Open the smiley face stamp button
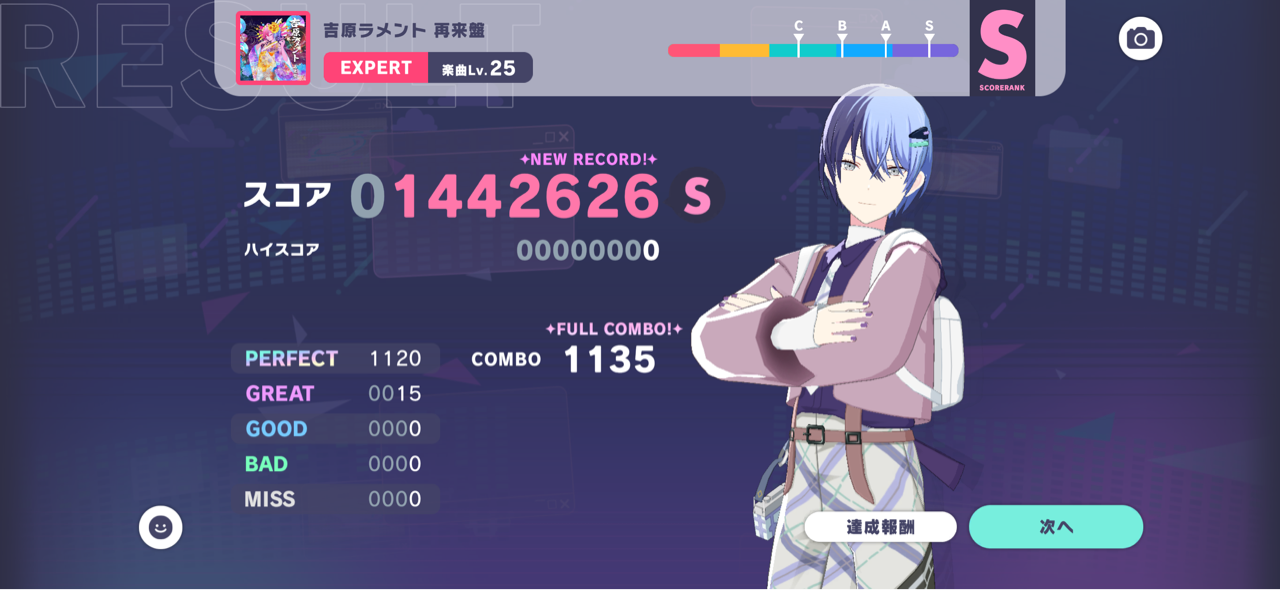1280x590 pixels. click(x=160, y=527)
